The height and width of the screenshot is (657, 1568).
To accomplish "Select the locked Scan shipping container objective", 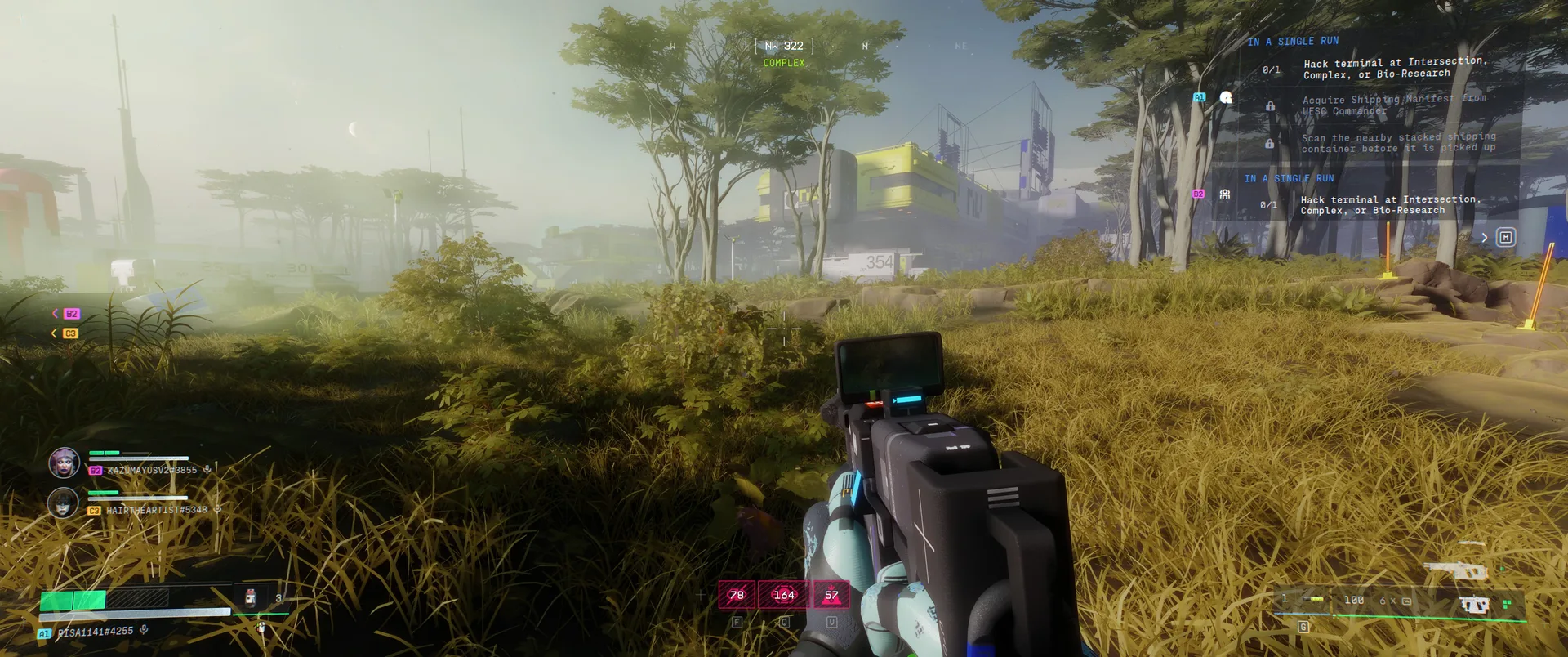I will [1397, 143].
